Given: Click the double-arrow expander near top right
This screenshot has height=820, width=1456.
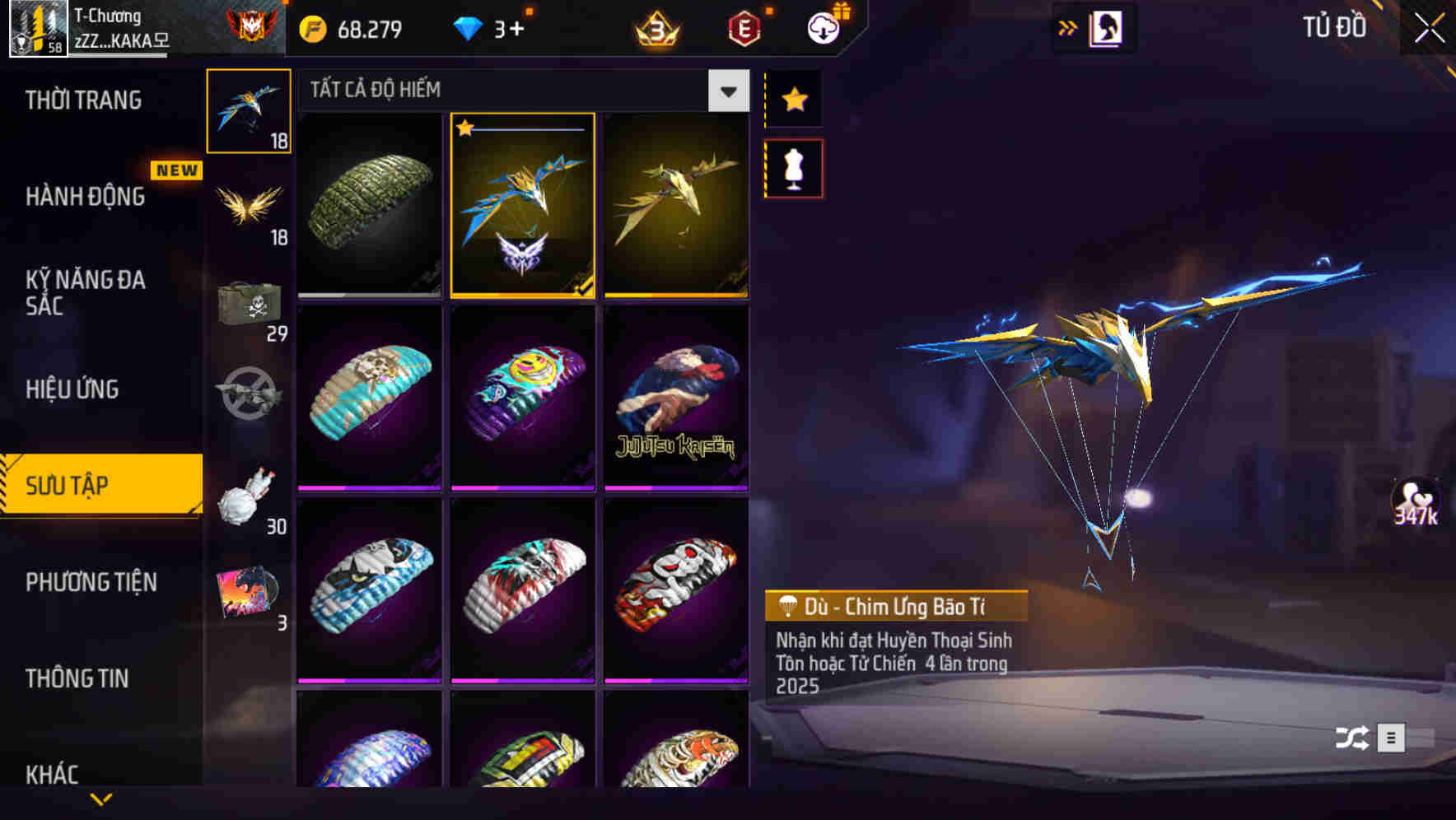Looking at the screenshot, I should (1068, 26).
